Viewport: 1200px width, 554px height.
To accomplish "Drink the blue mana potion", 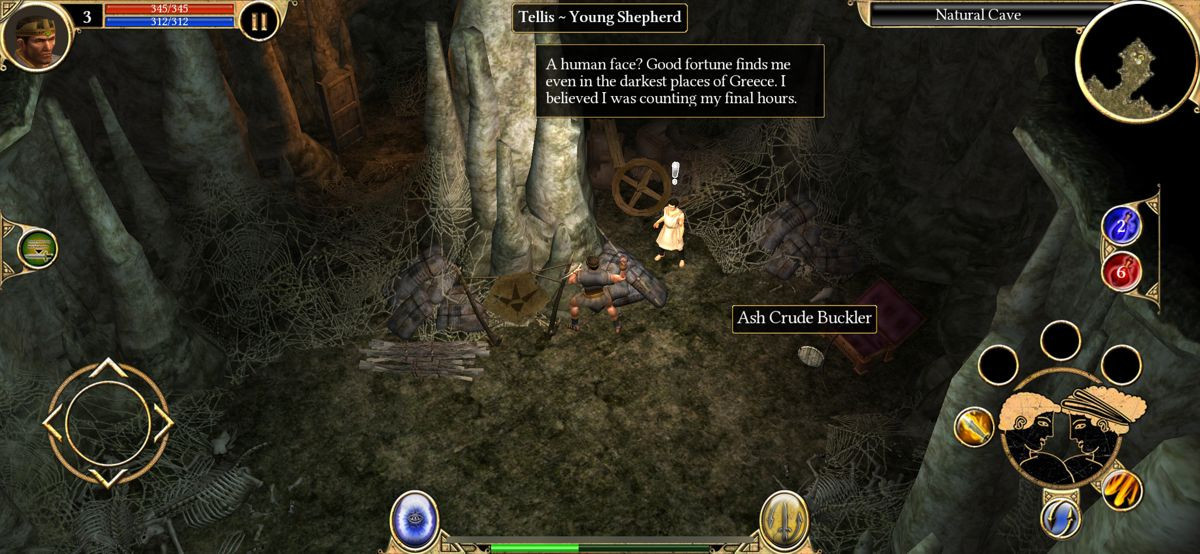I will (x=1121, y=225).
